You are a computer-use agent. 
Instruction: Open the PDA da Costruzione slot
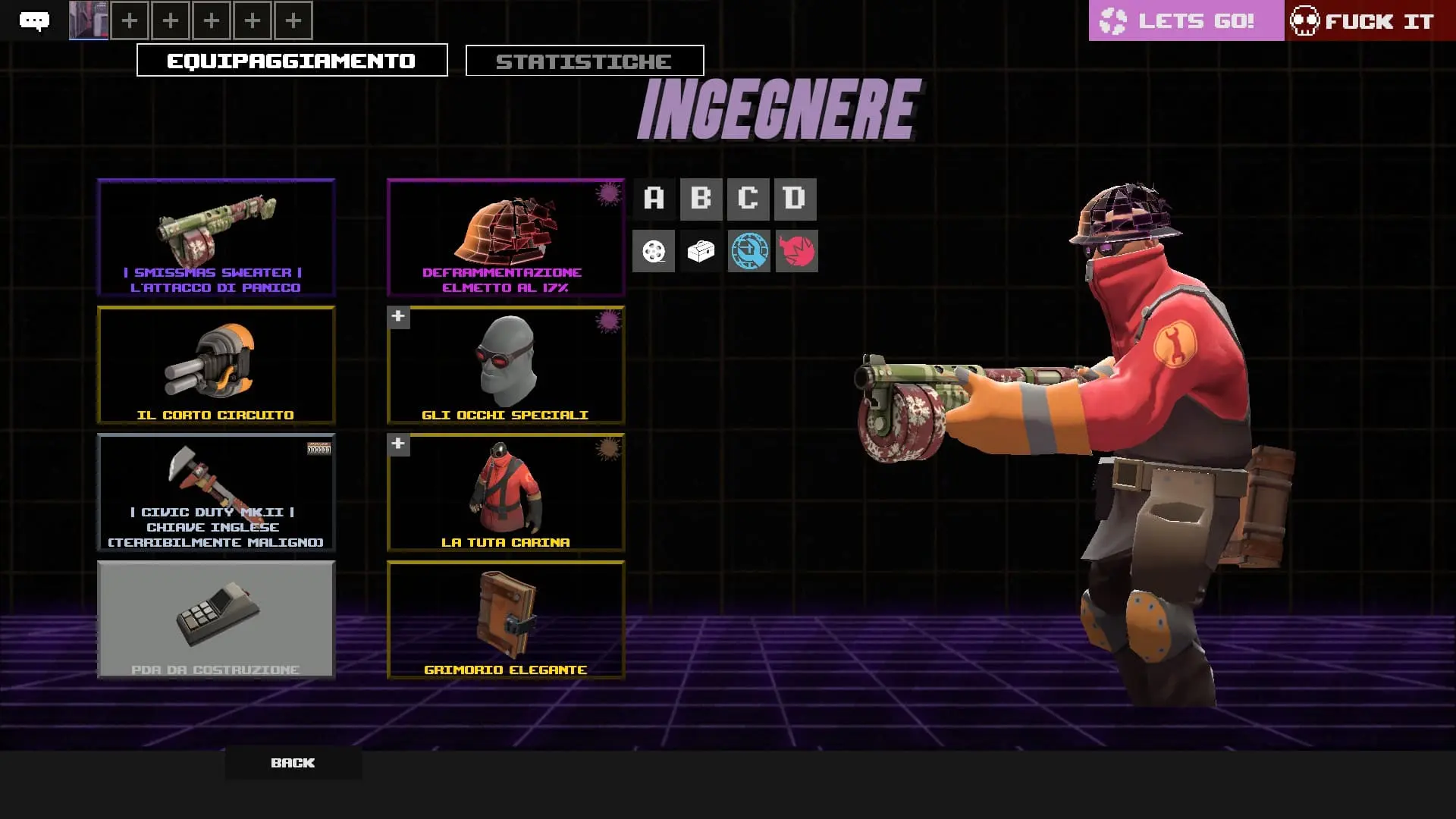(216, 620)
